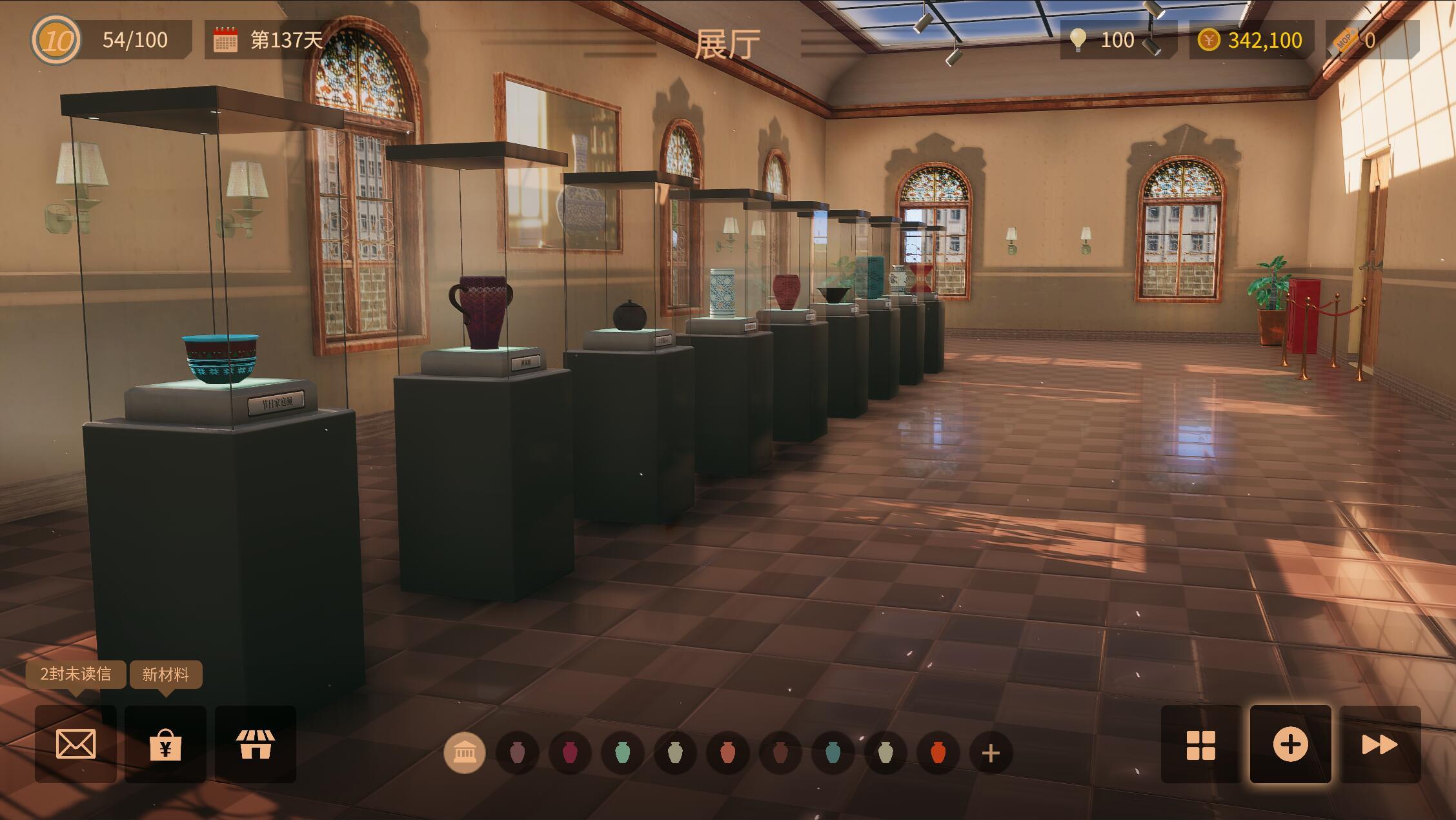
Task: Open the level 10 badge
Action: [x=56, y=40]
